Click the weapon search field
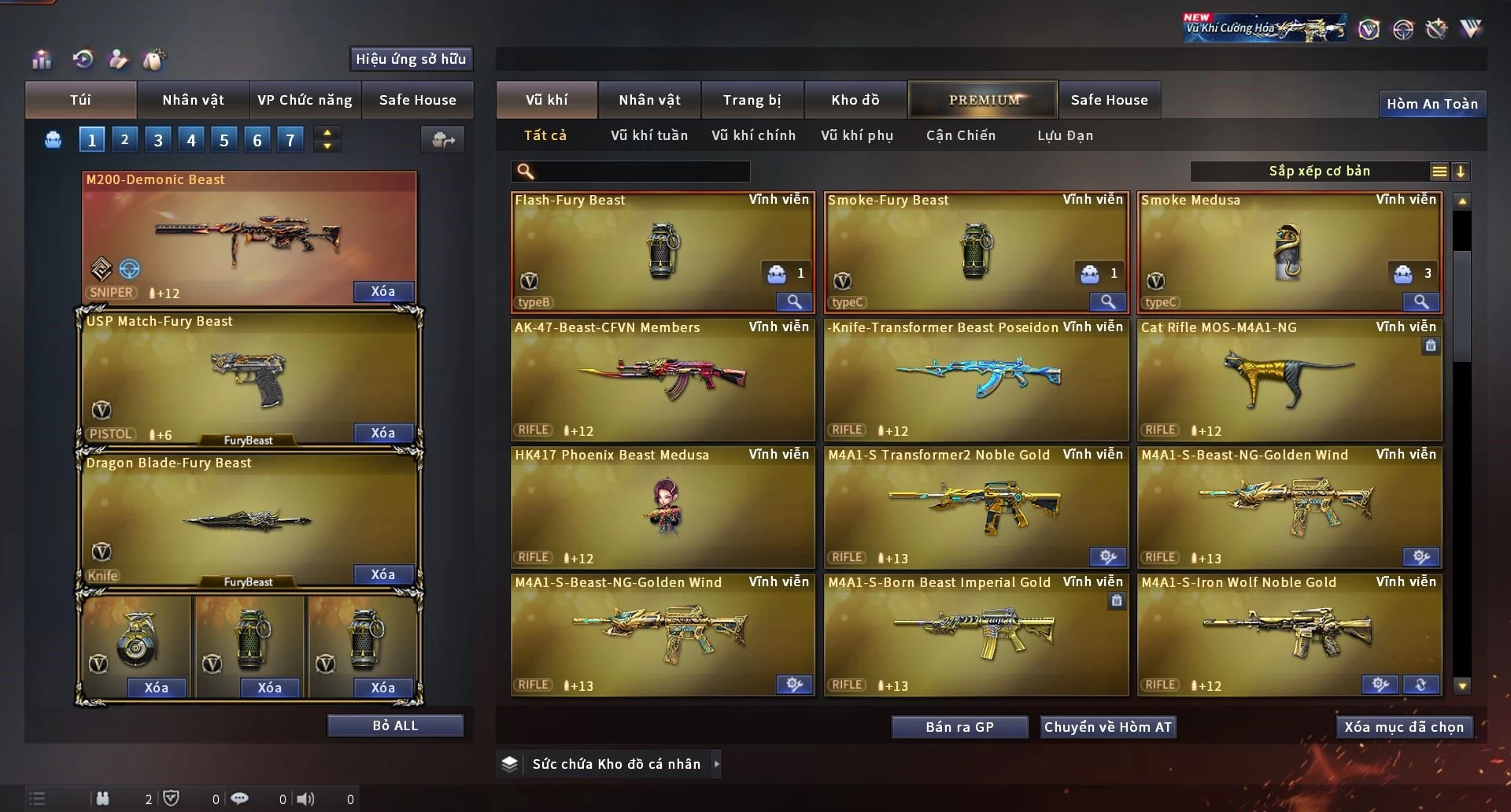1511x812 pixels. (x=641, y=172)
